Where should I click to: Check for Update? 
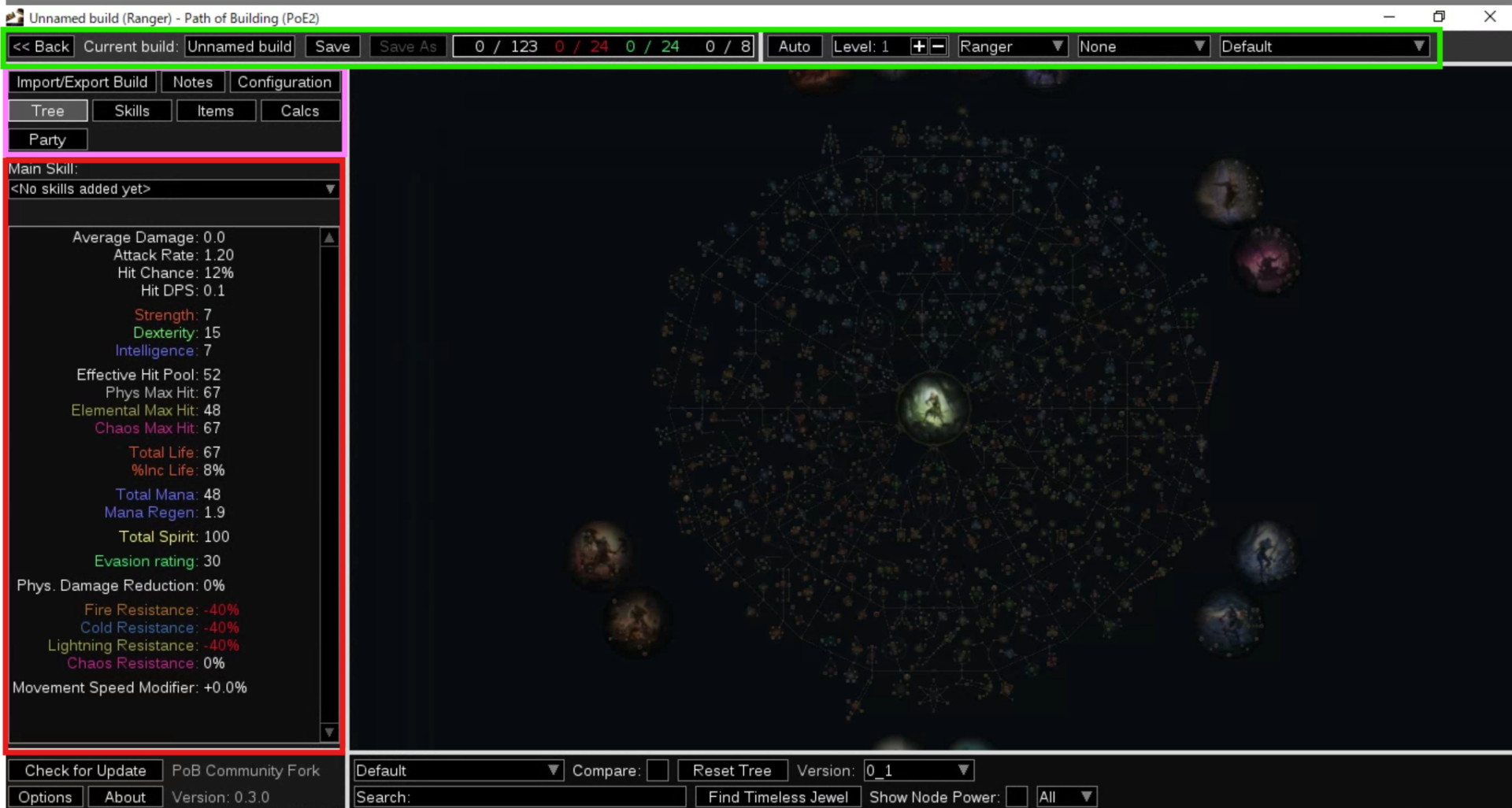pyautogui.click(x=85, y=770)
